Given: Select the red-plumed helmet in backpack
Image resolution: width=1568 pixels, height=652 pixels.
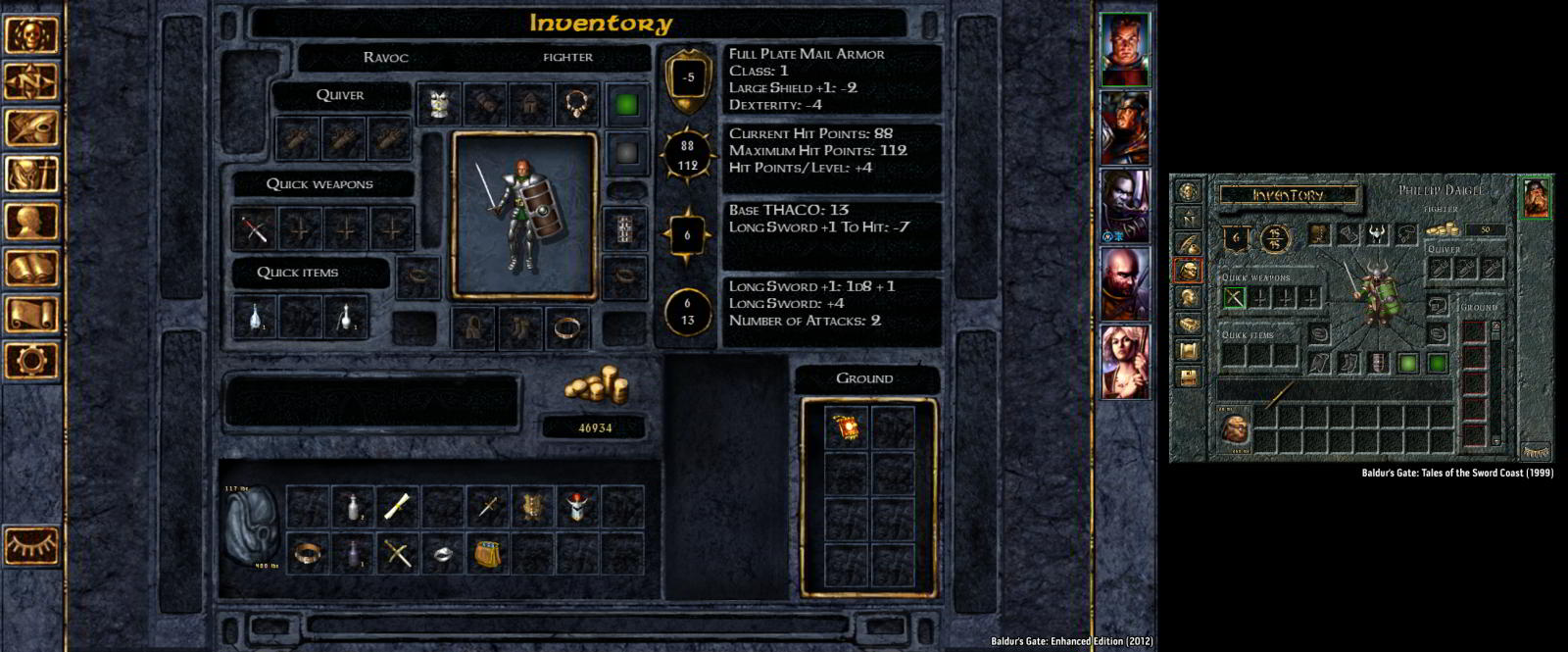Looking at the screenshot, I should [577, 507].
